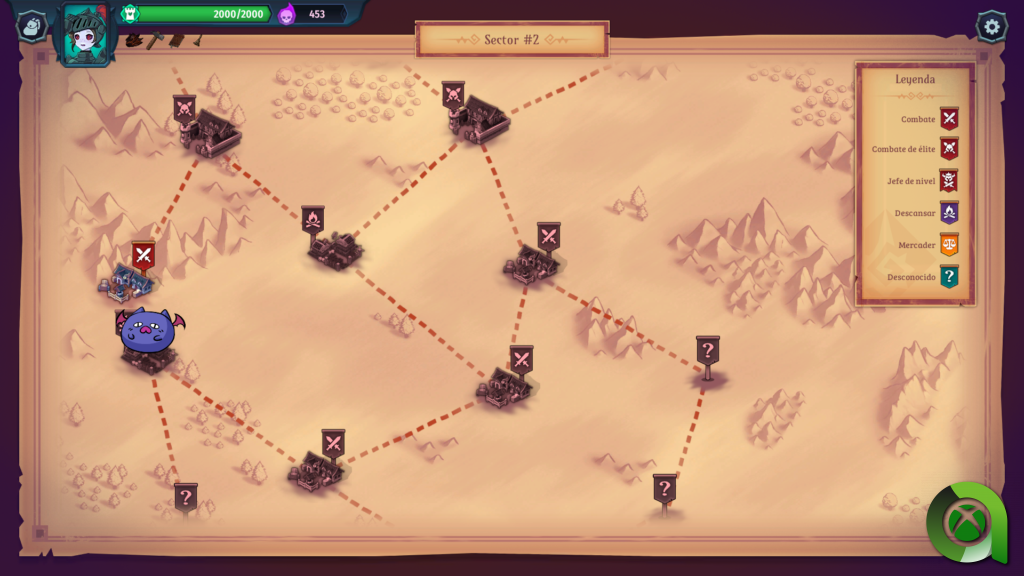The height and width of the screenshot is (576, 1024).
Task: Click the knight character portrait
Action: (87, 32)
